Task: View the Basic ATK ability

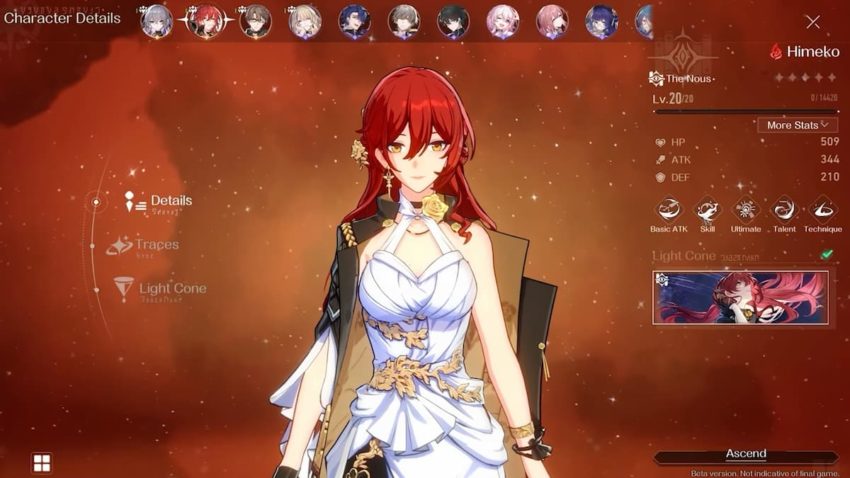Action: point(668,209)
